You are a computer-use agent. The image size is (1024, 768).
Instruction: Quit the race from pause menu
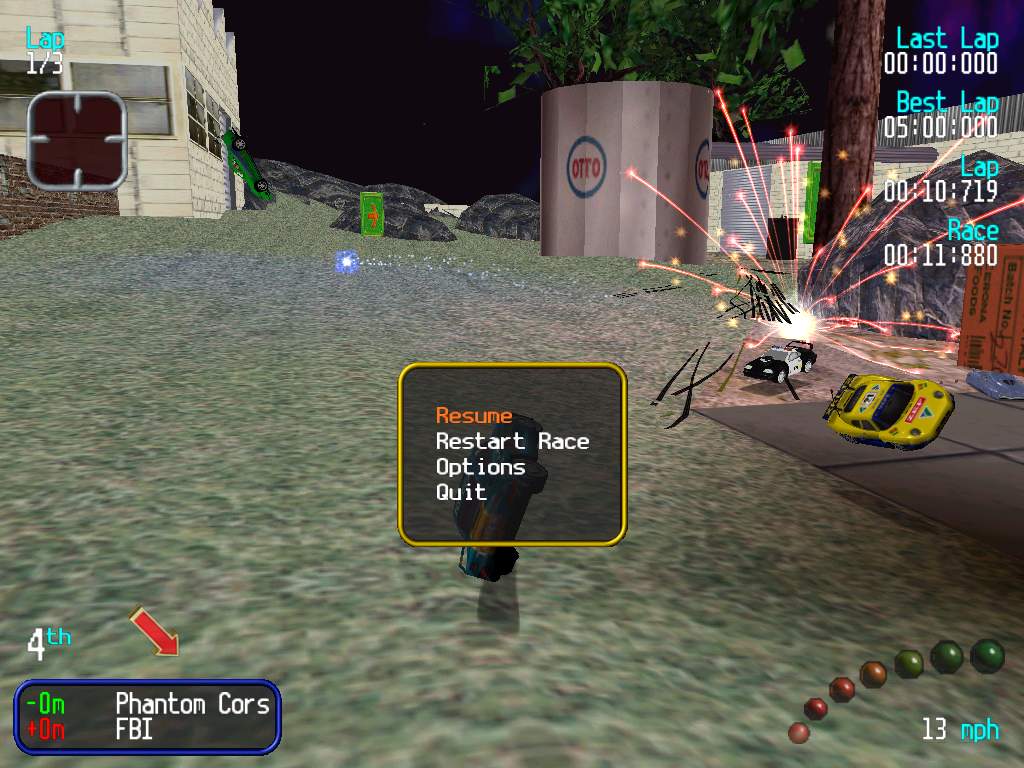pyautogui.click(x=461, y=492)
